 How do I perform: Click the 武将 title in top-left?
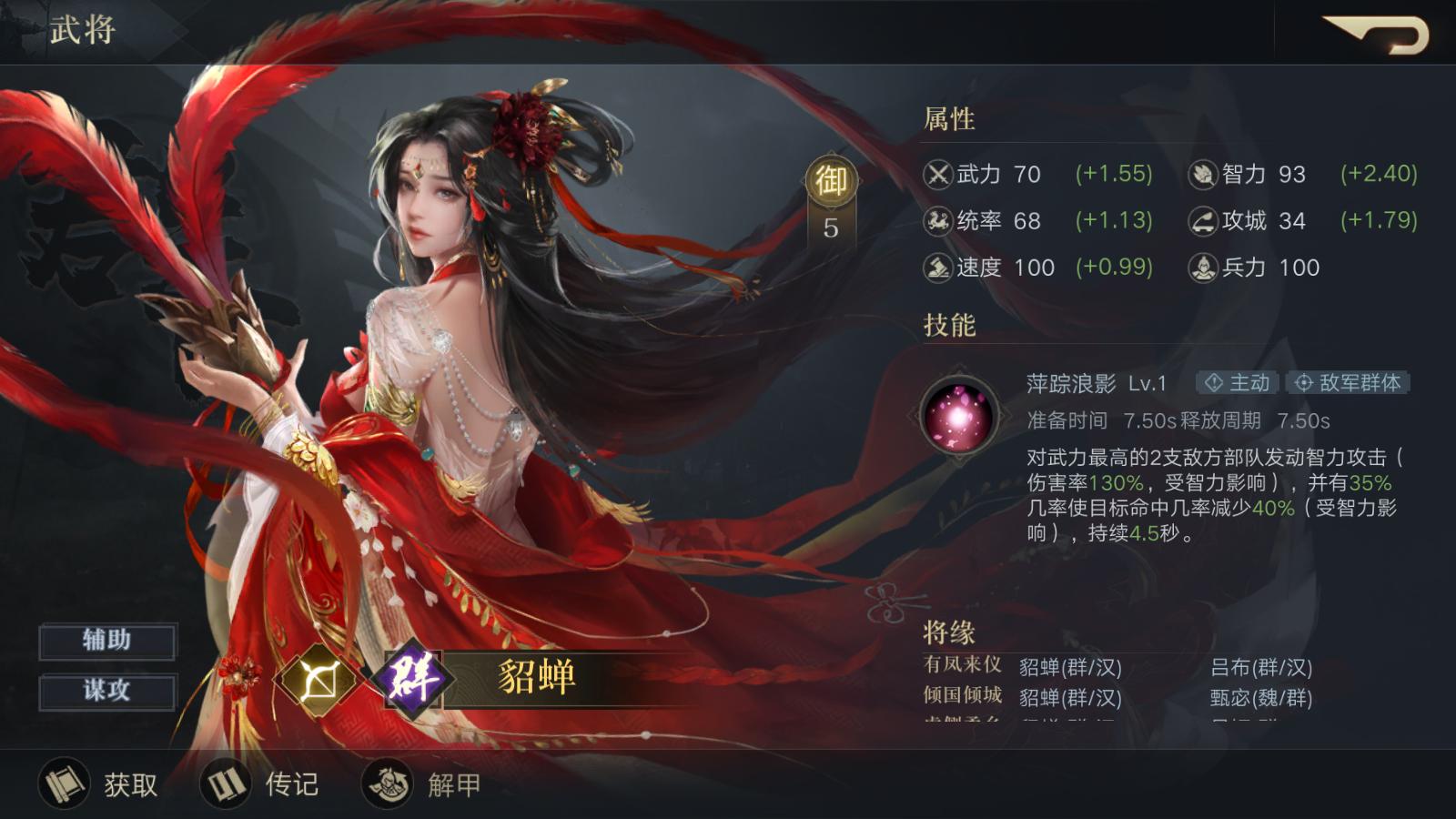(x=83, y=30)
